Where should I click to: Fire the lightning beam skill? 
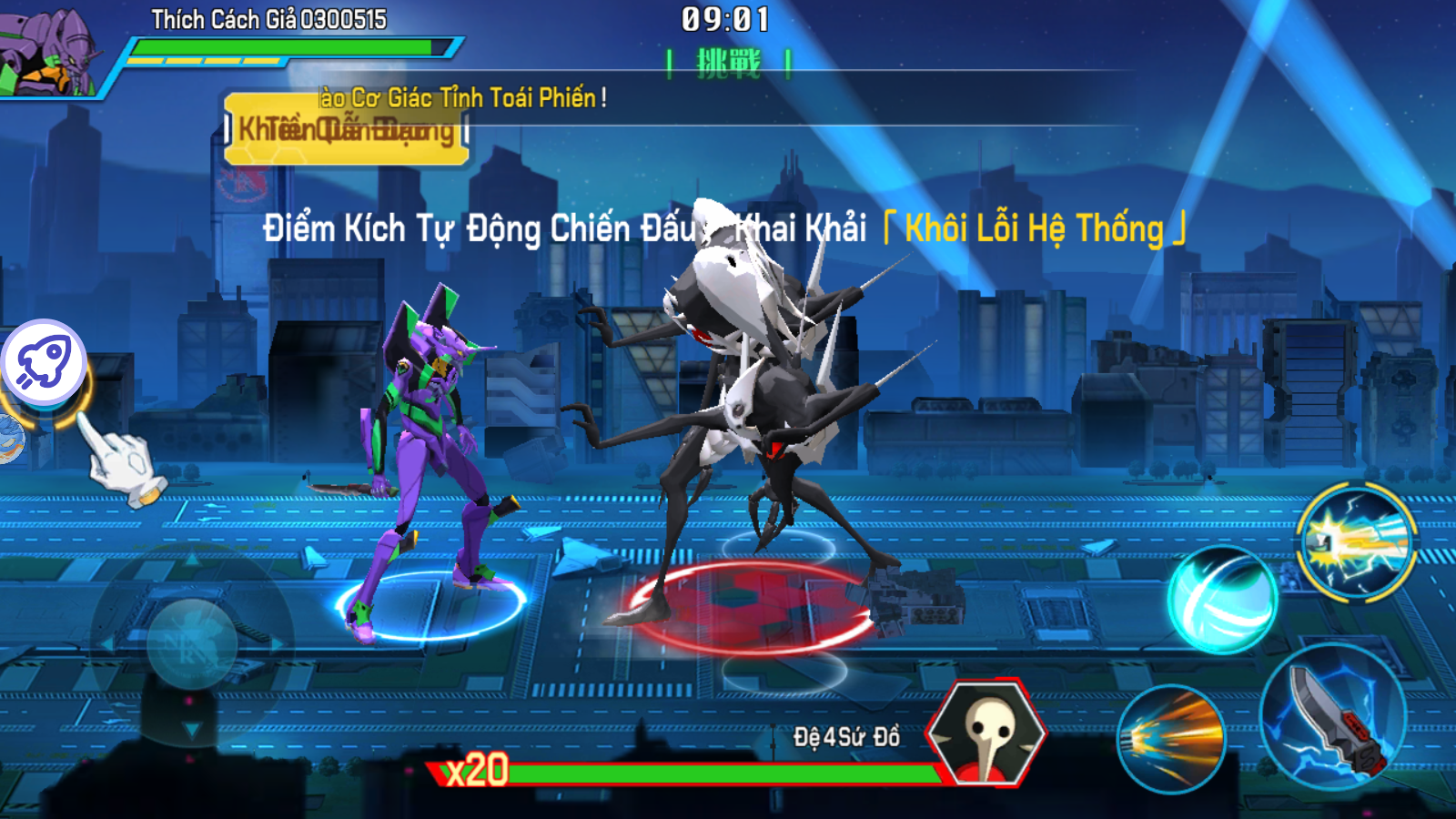pos(1356,541)
